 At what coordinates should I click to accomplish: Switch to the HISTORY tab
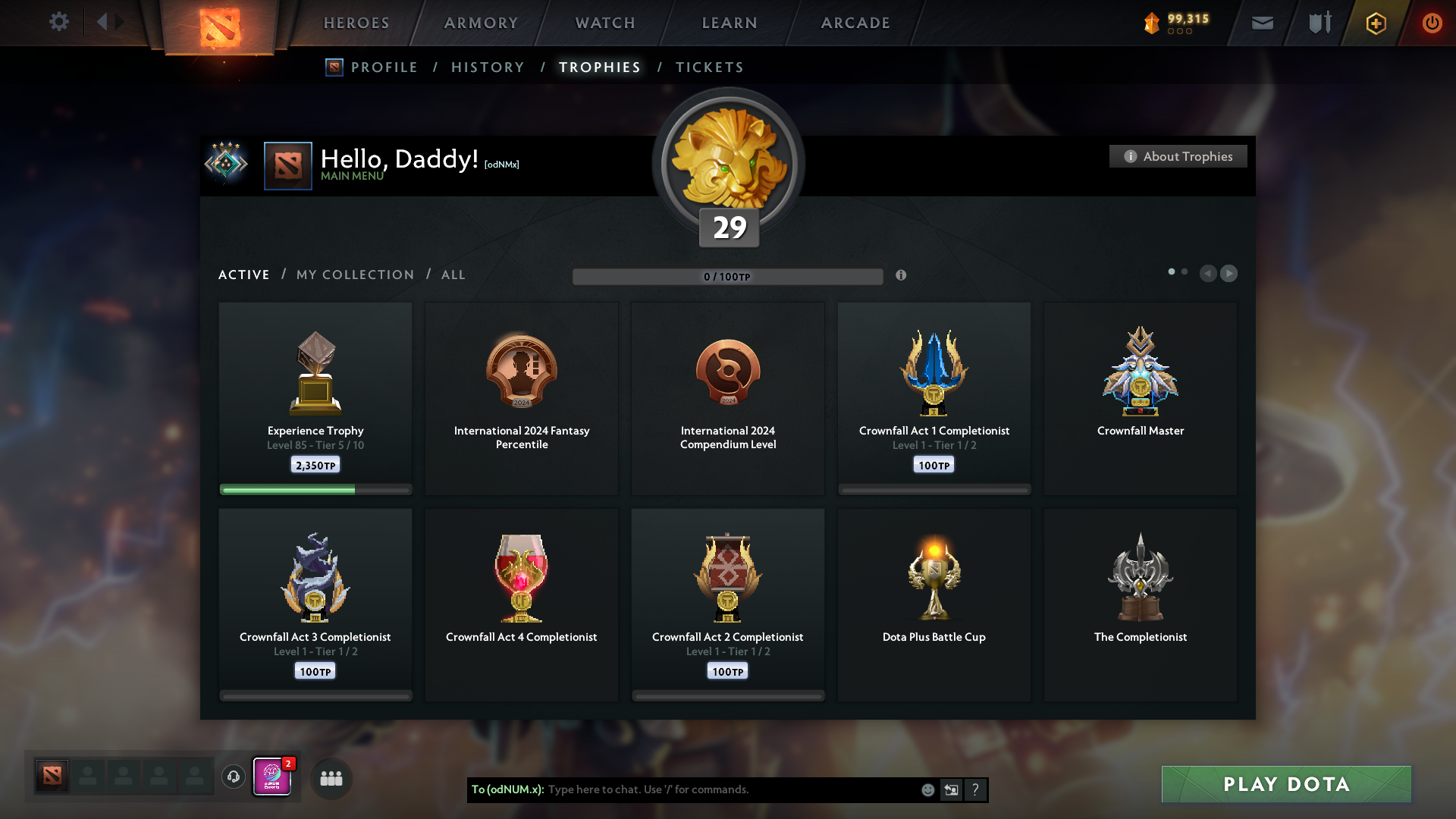pyautogui.click(x=487, y=67)
